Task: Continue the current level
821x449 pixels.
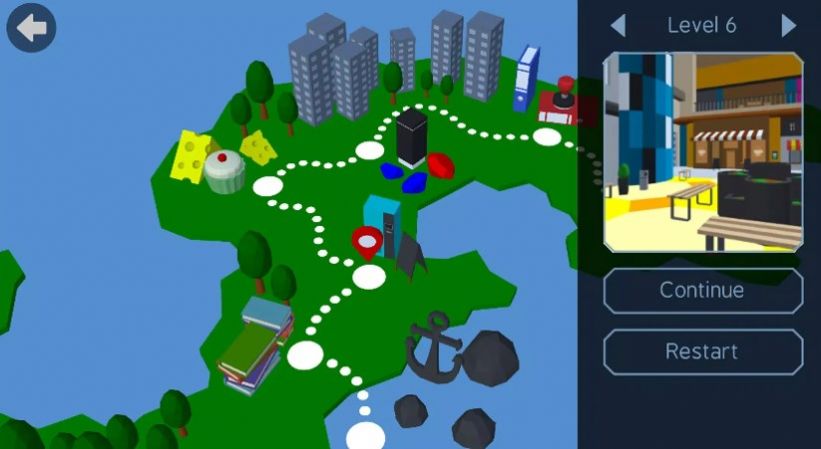Action: [x=702, y=291]
